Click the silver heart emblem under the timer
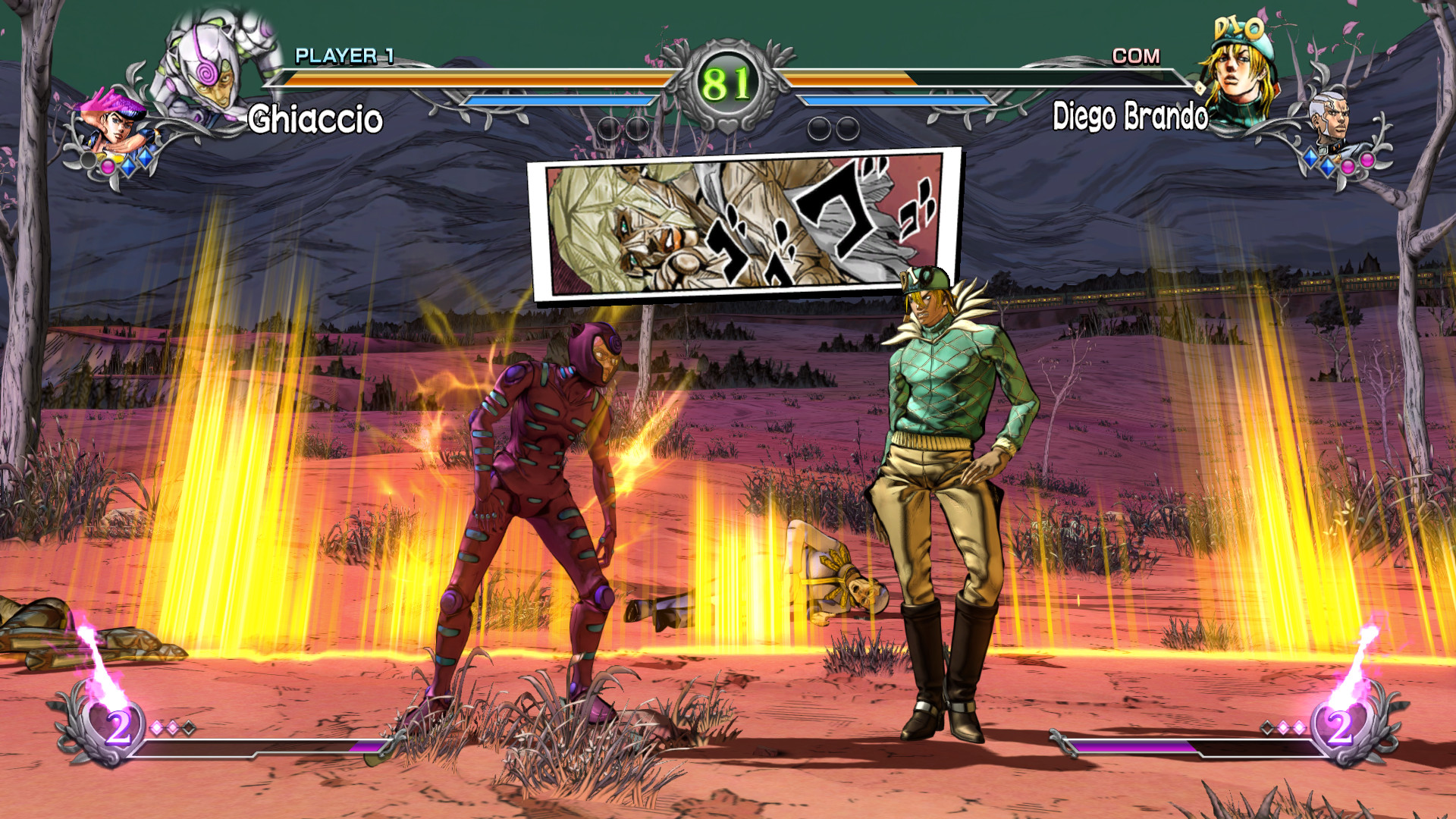 point(728,125)
